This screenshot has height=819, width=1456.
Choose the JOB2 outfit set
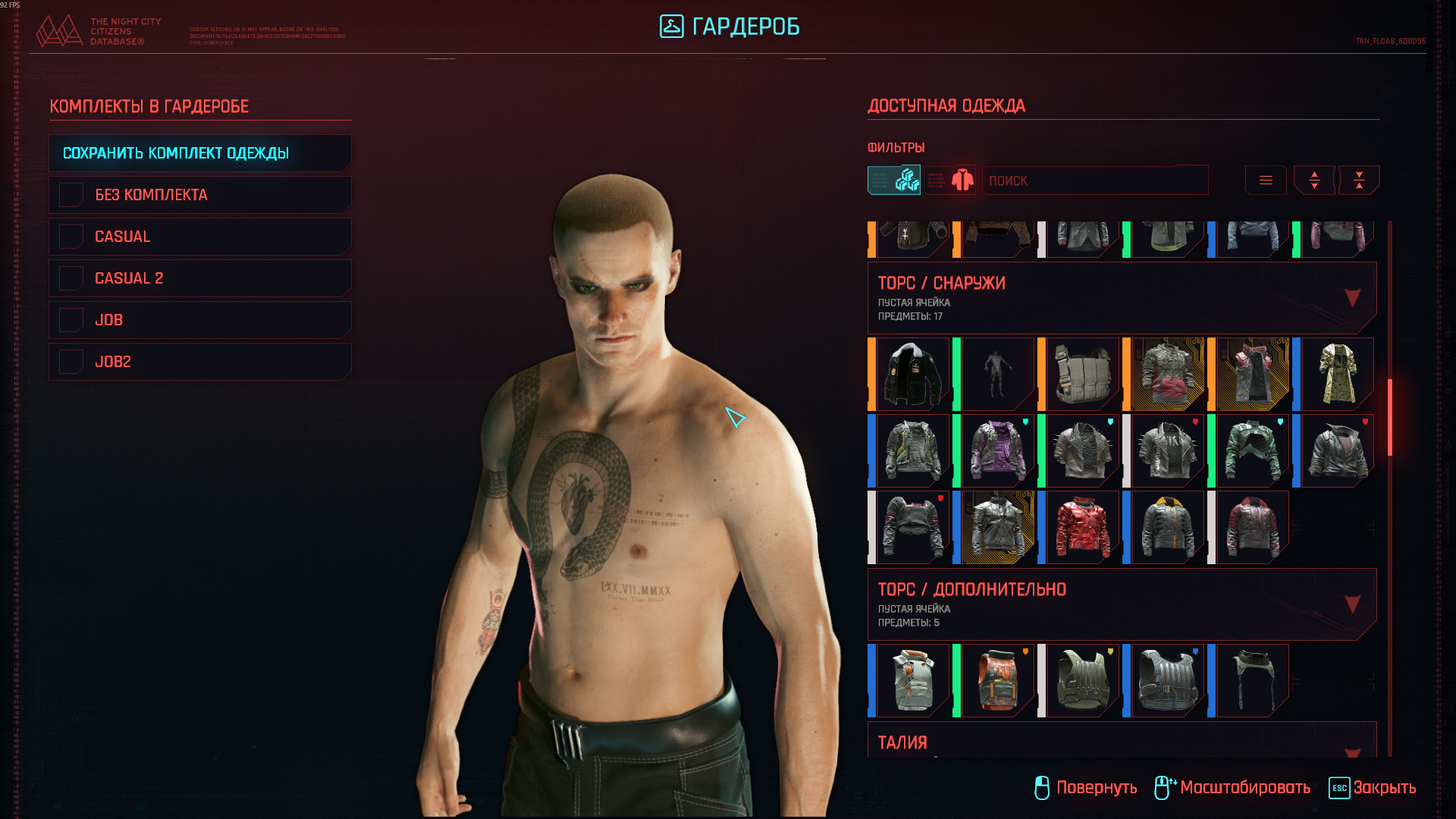[x=199, y=362]
